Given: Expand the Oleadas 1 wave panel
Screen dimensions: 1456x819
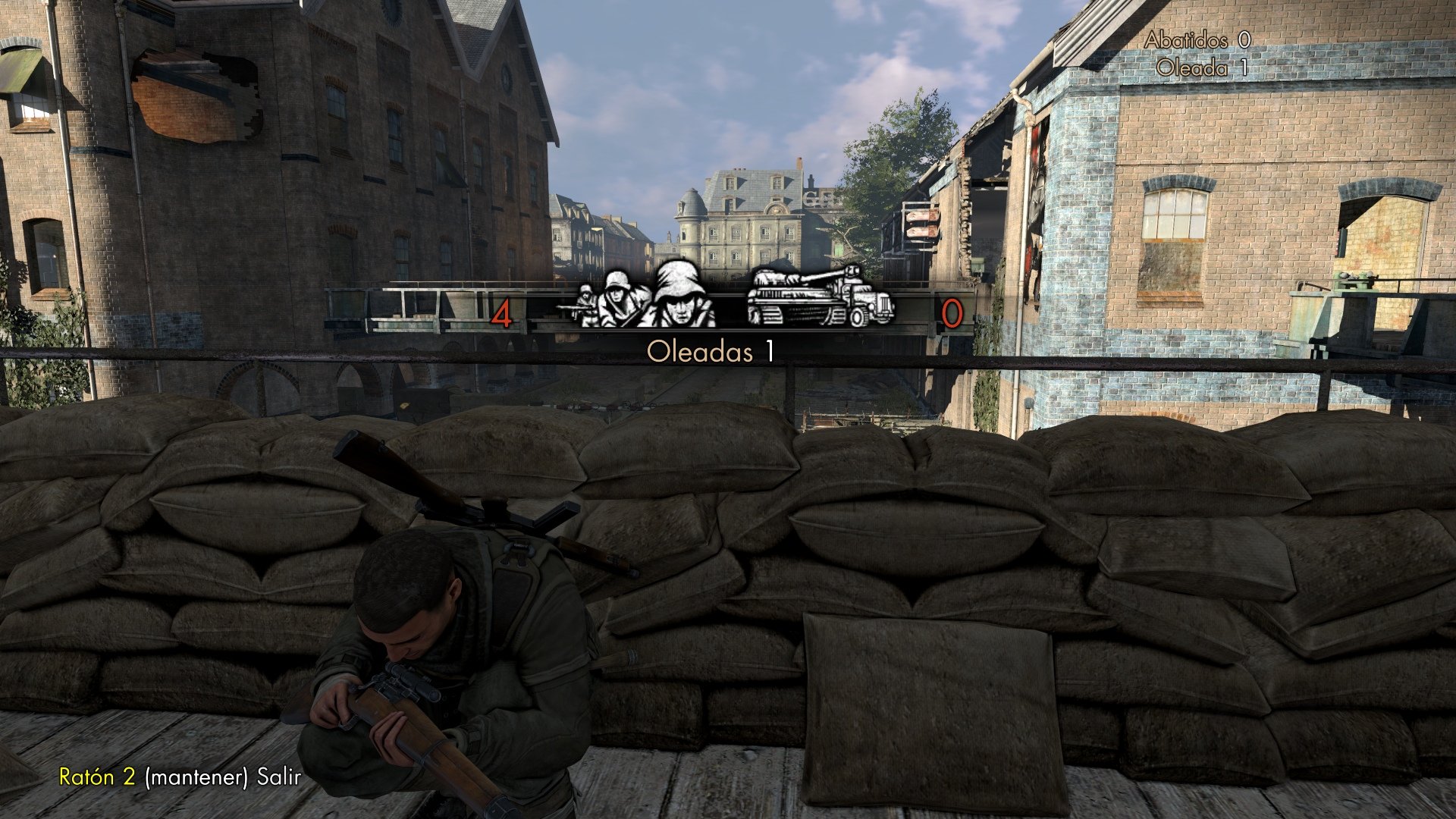Looking at the screenshot, I should click(x=709, y=349).
